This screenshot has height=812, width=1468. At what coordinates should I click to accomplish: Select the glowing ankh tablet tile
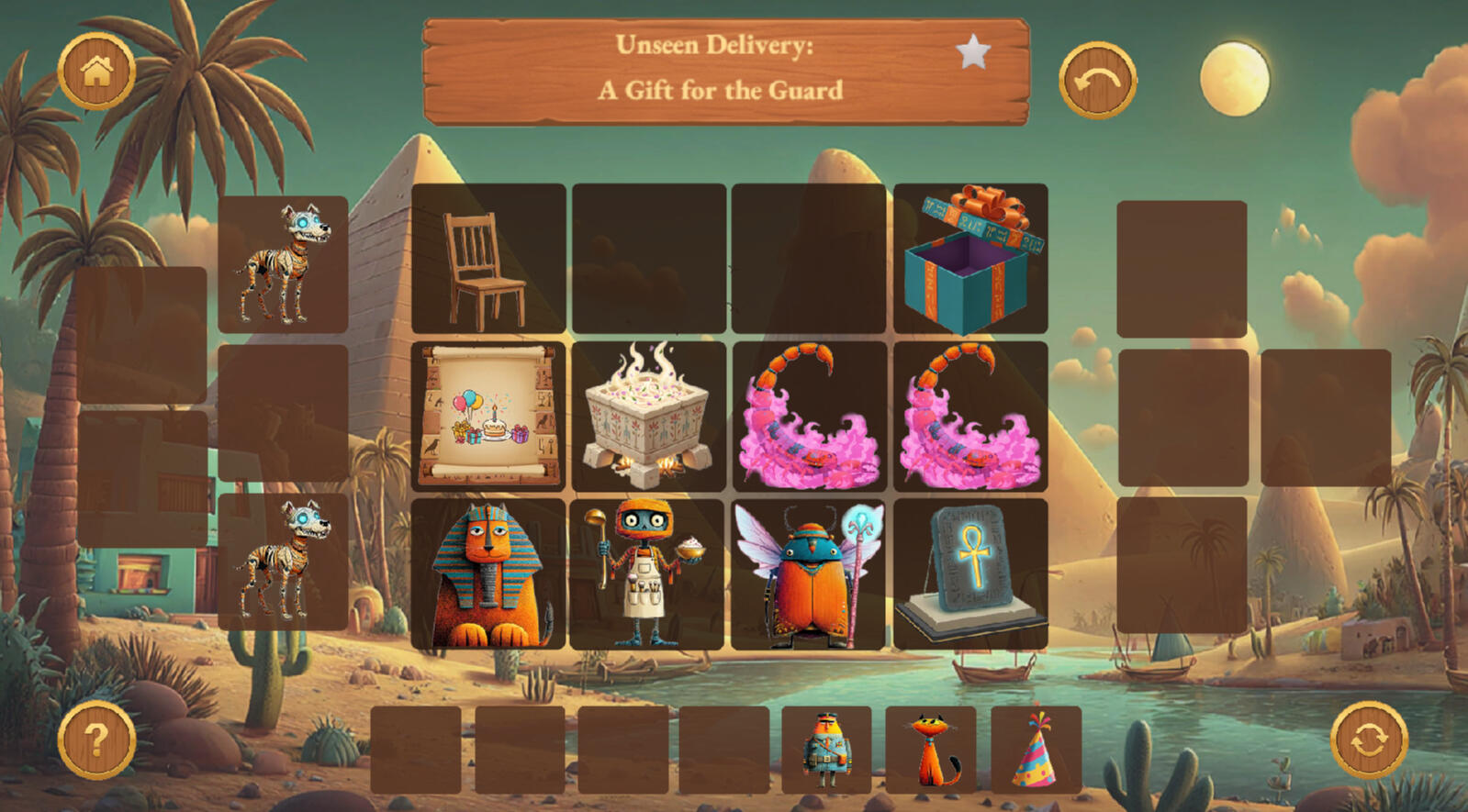[970, 574]
